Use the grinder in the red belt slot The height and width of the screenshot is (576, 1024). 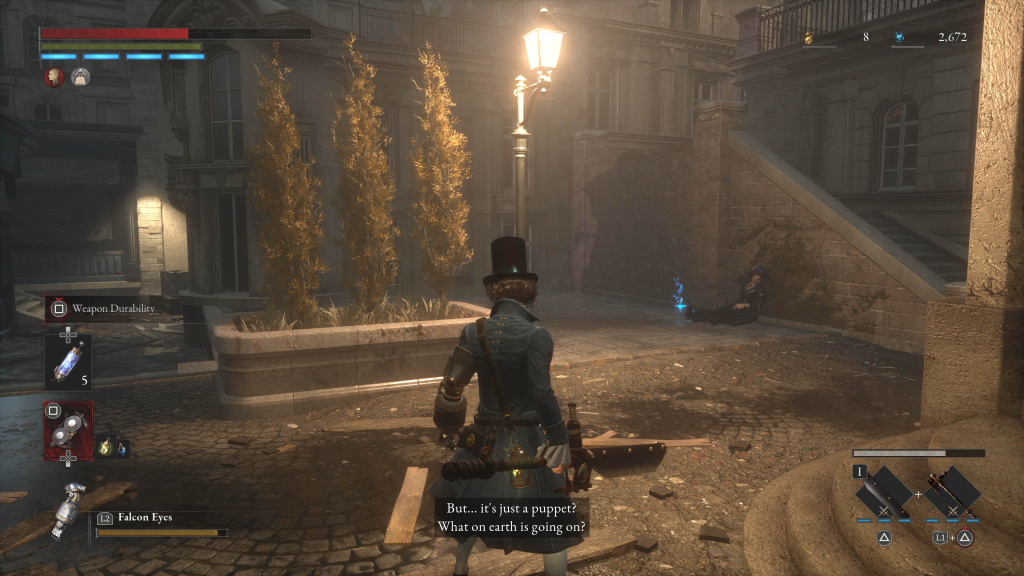point(68,430)
